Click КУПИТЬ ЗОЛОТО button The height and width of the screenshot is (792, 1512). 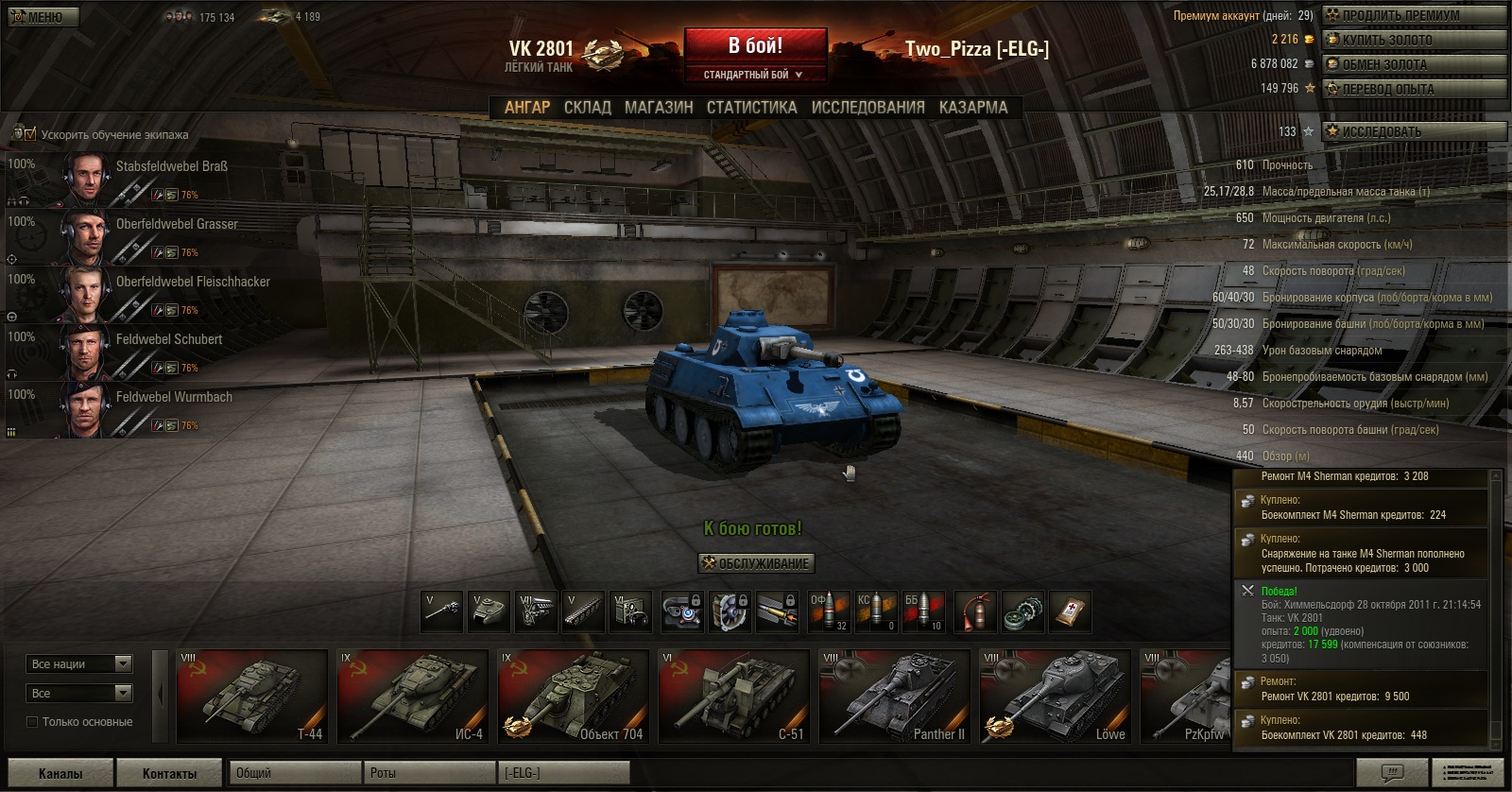1413,40
